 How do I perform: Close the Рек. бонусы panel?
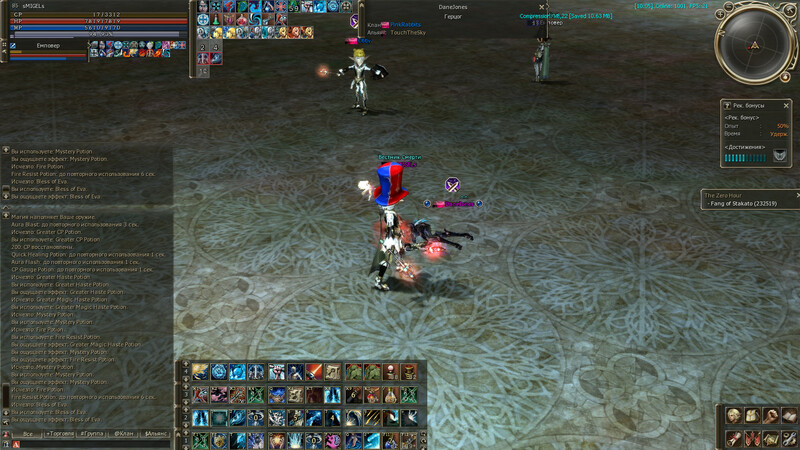click(786, 104)
